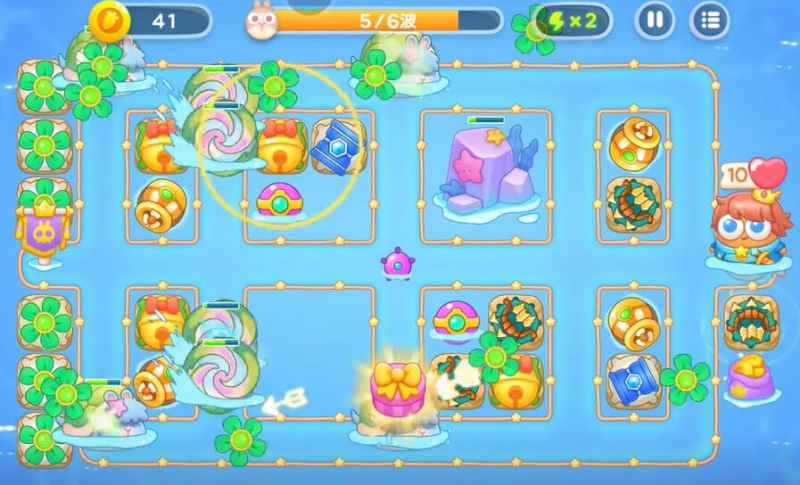Toggle the x2 game speed button

(574, 20)
